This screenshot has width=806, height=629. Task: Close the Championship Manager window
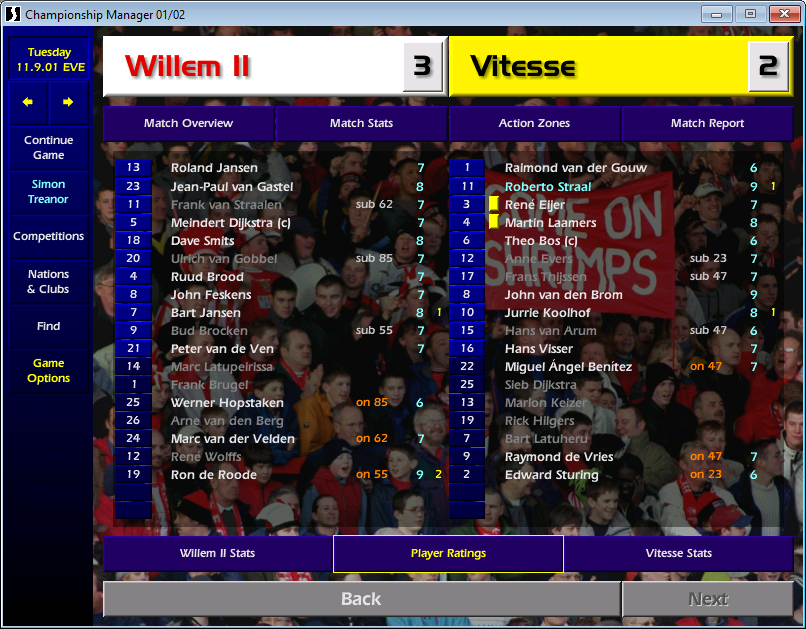point(780,14)
